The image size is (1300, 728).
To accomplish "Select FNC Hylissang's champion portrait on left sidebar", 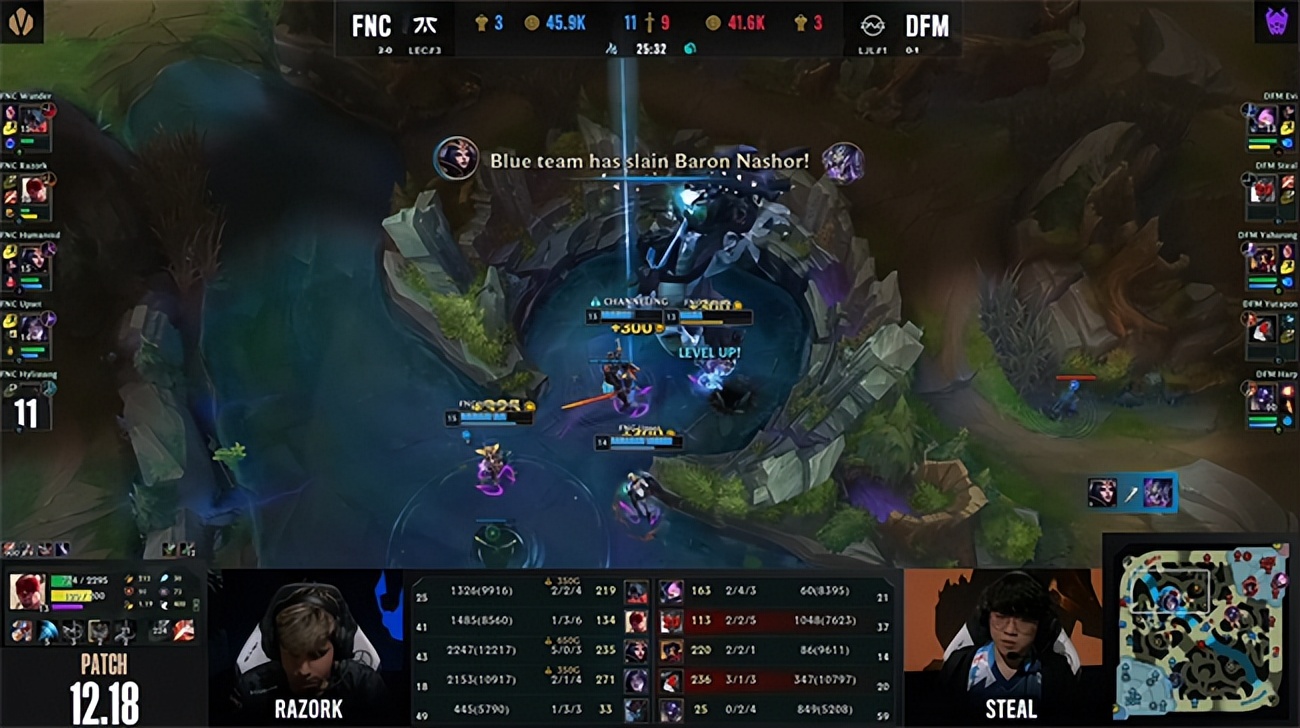I will [35, 395].
